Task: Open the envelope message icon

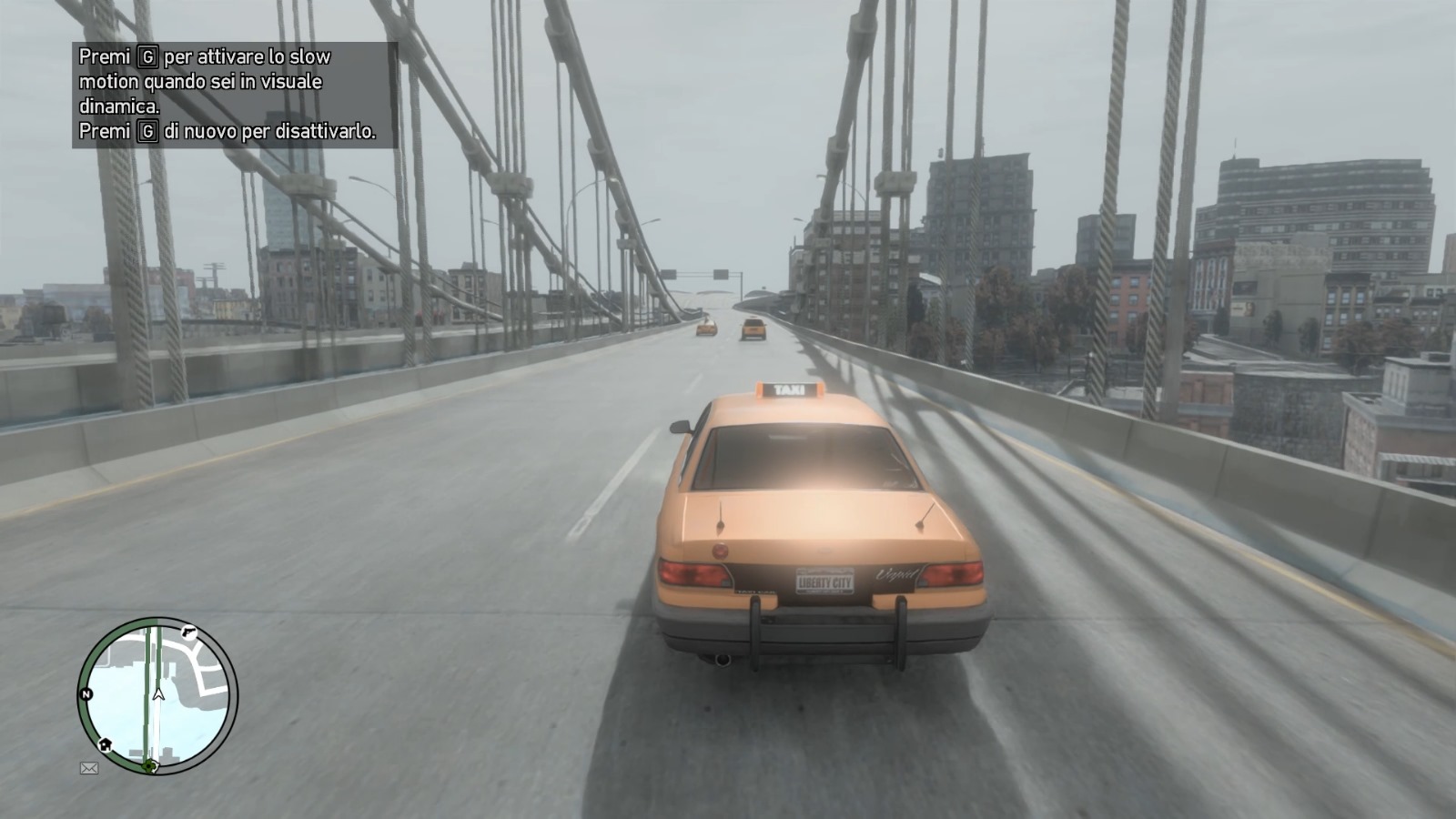Action: 89,768
